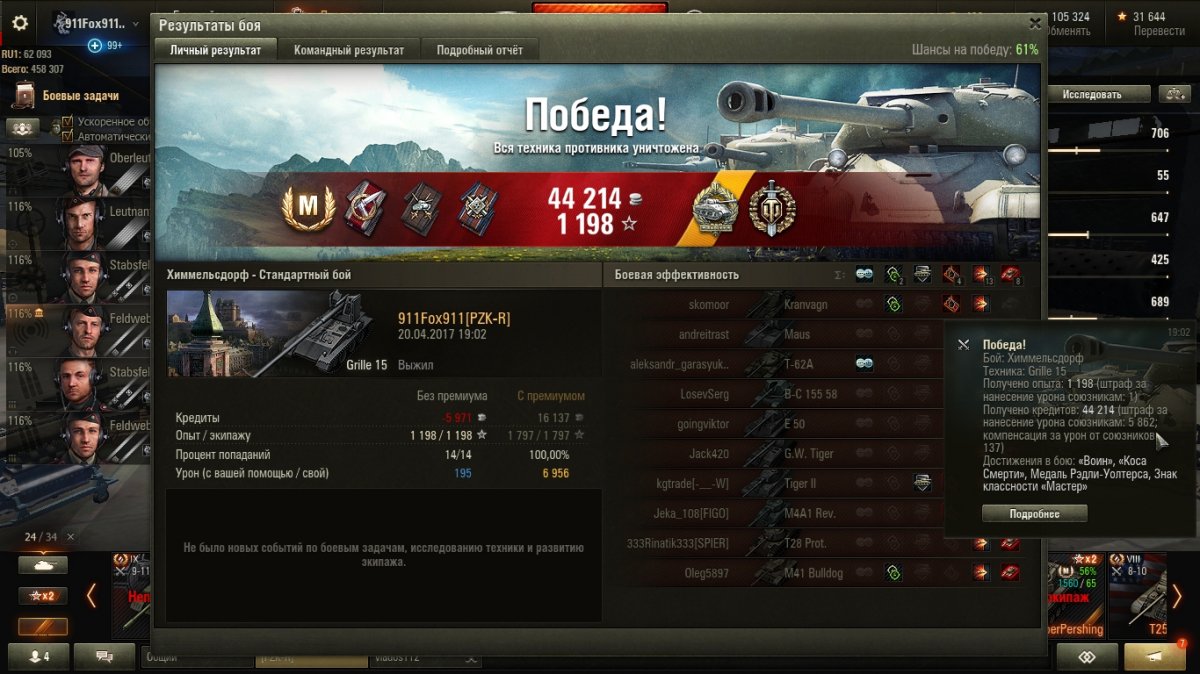The width and height of the screenshot is (1200, 674).
Task: Click the left orange carousel arrow
Action: [x=91, y=596]
